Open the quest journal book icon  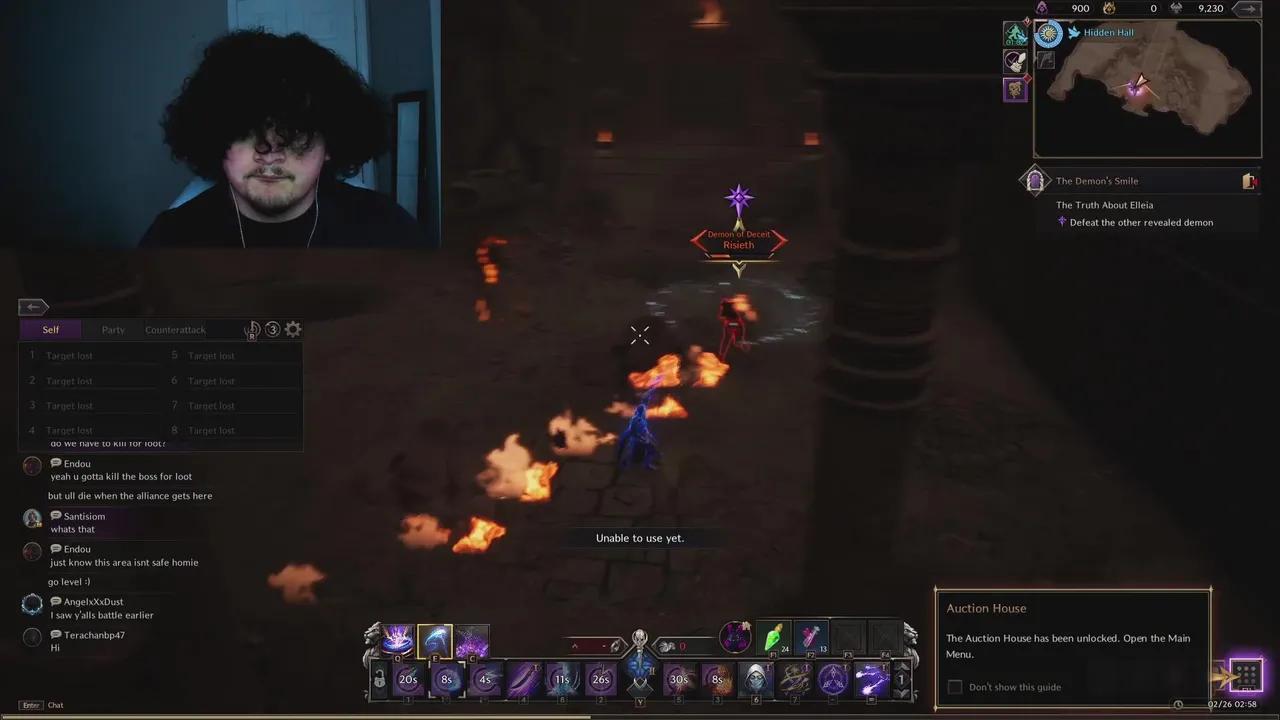(x=1249, y=181)
